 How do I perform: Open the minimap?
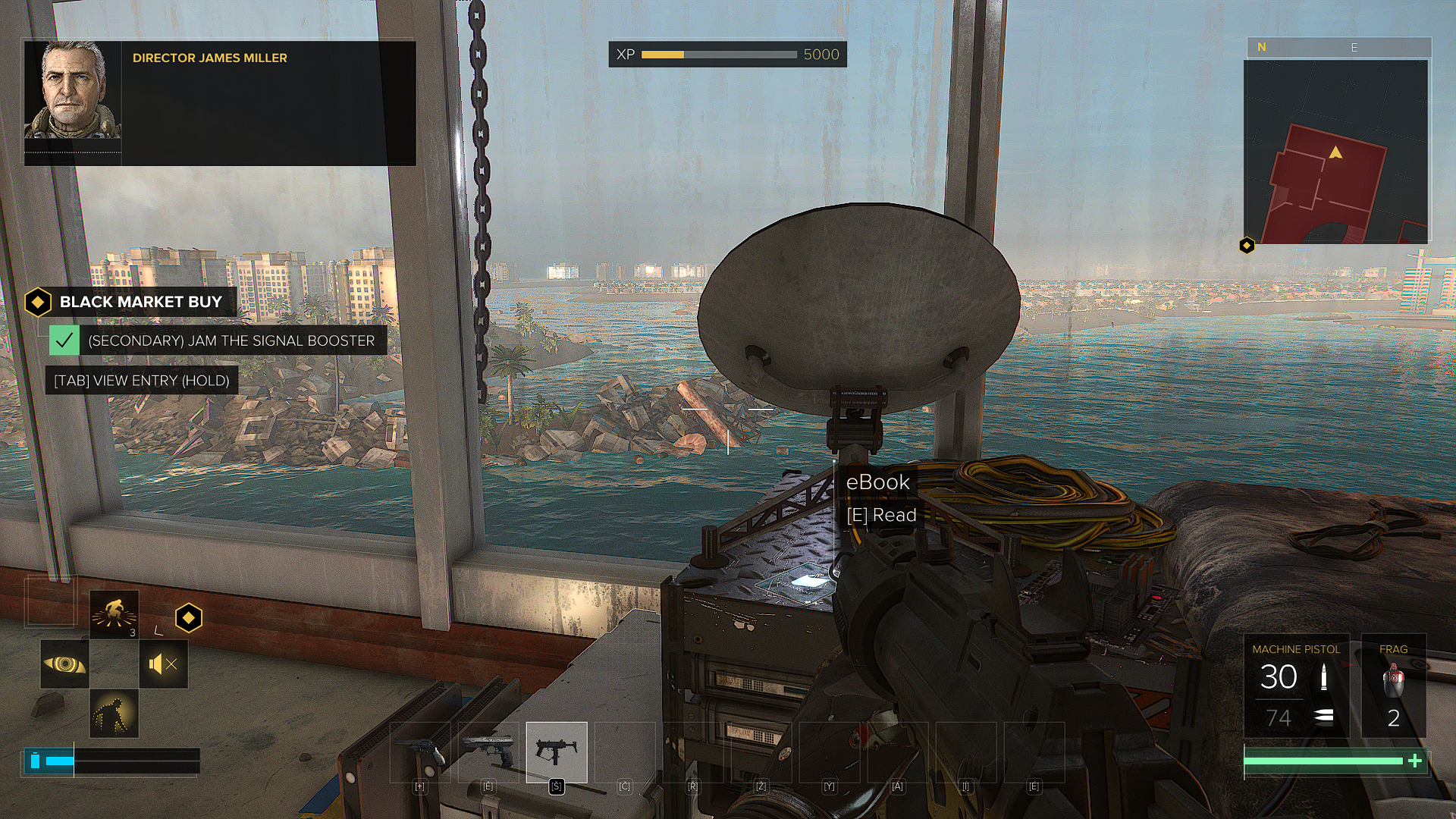click(1335, 152)
